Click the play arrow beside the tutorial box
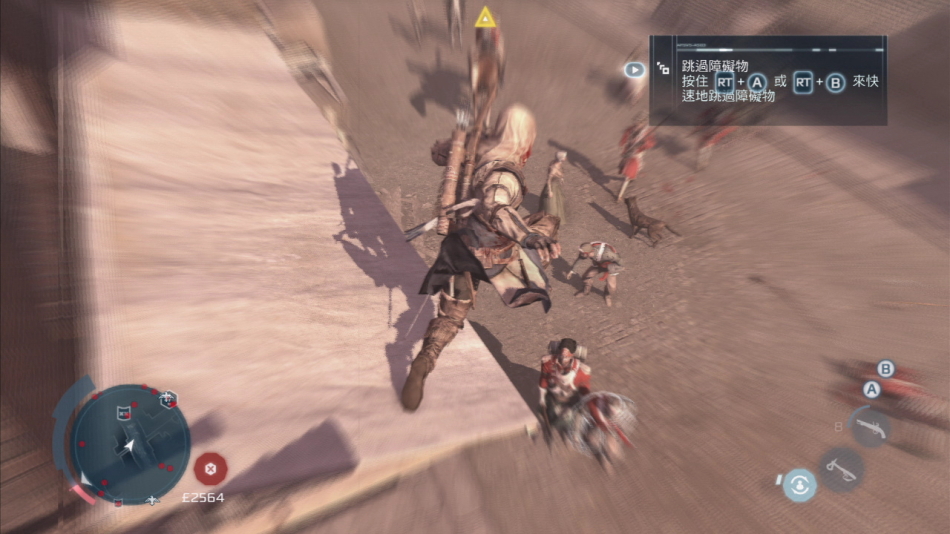This screenshot has height=534, width=950. (x=634, y=70)
